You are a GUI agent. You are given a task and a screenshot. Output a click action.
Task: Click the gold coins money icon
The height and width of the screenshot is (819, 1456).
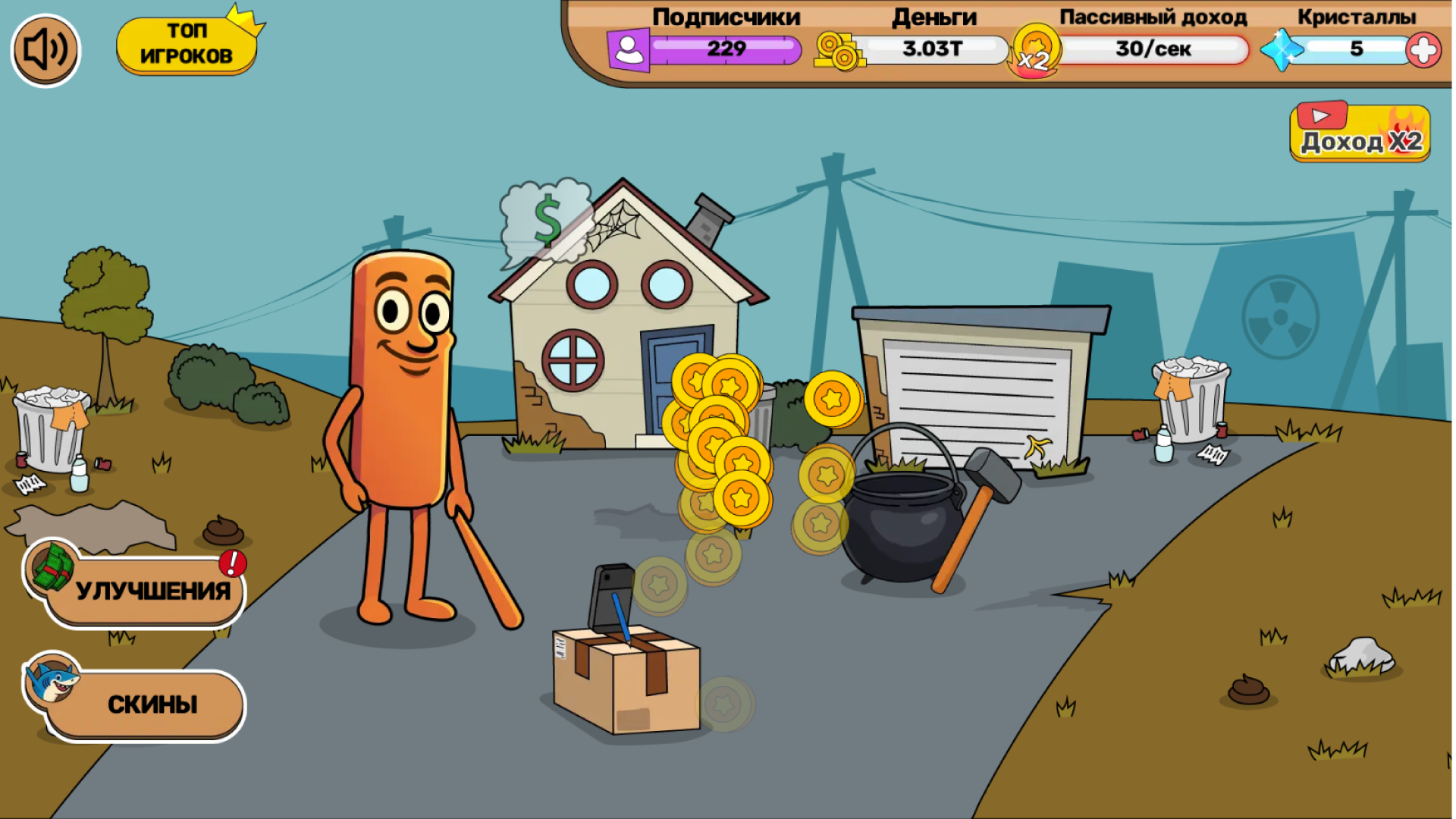tap(839, 51)
